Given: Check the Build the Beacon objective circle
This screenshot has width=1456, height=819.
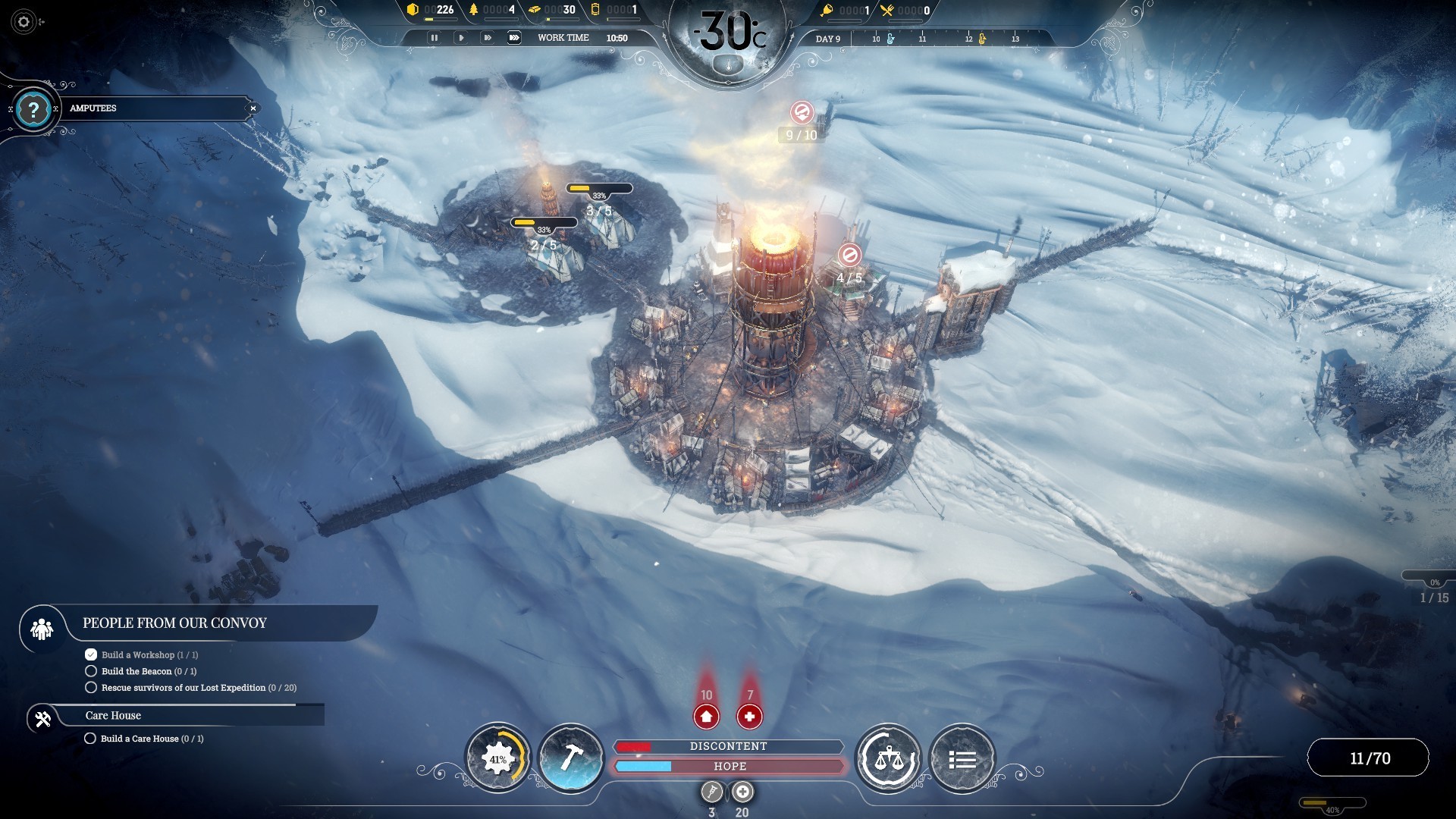Looking at the screenshot, I should tap(90, 671).
